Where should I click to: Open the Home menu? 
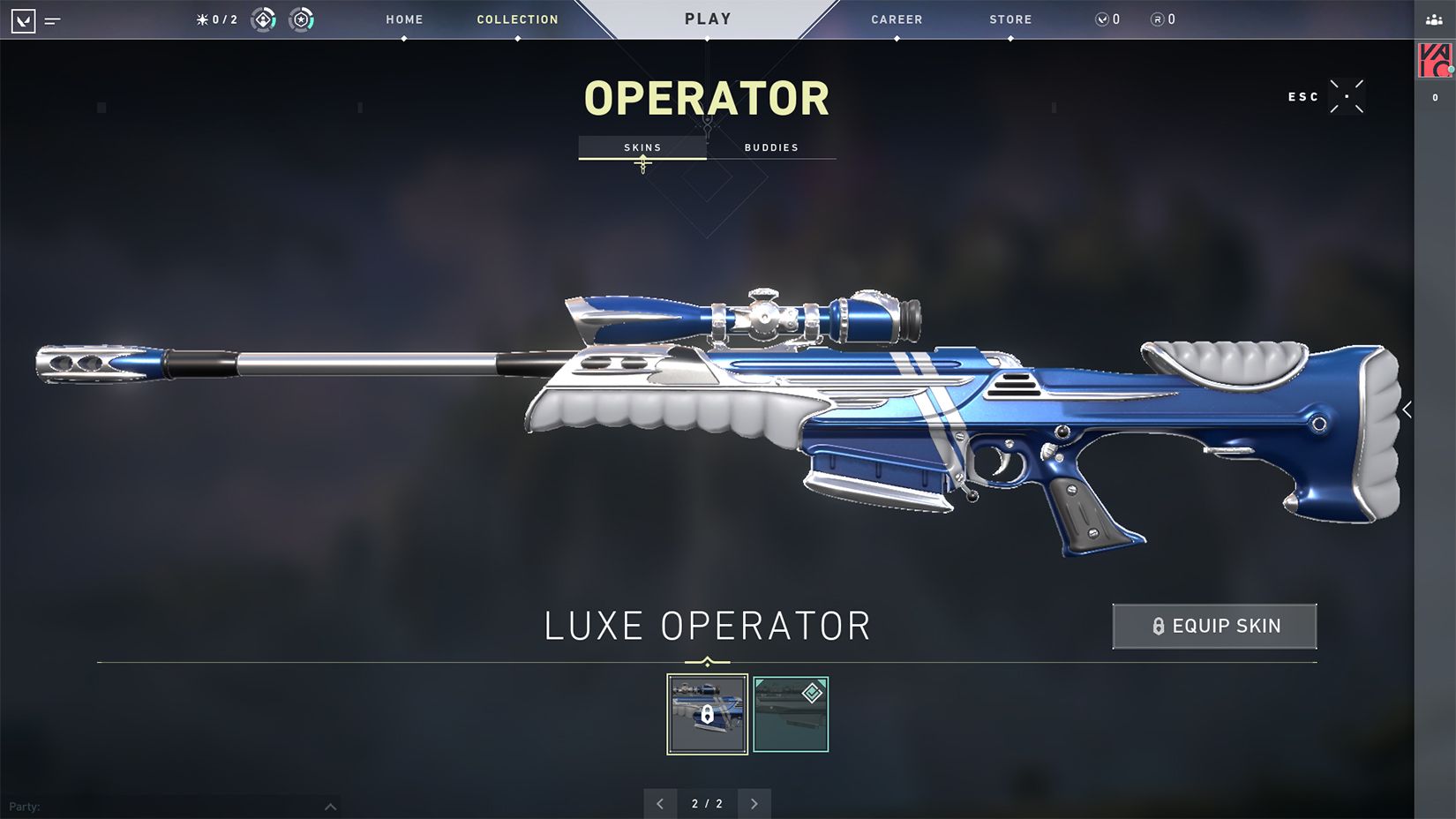(x=404, y=19)
